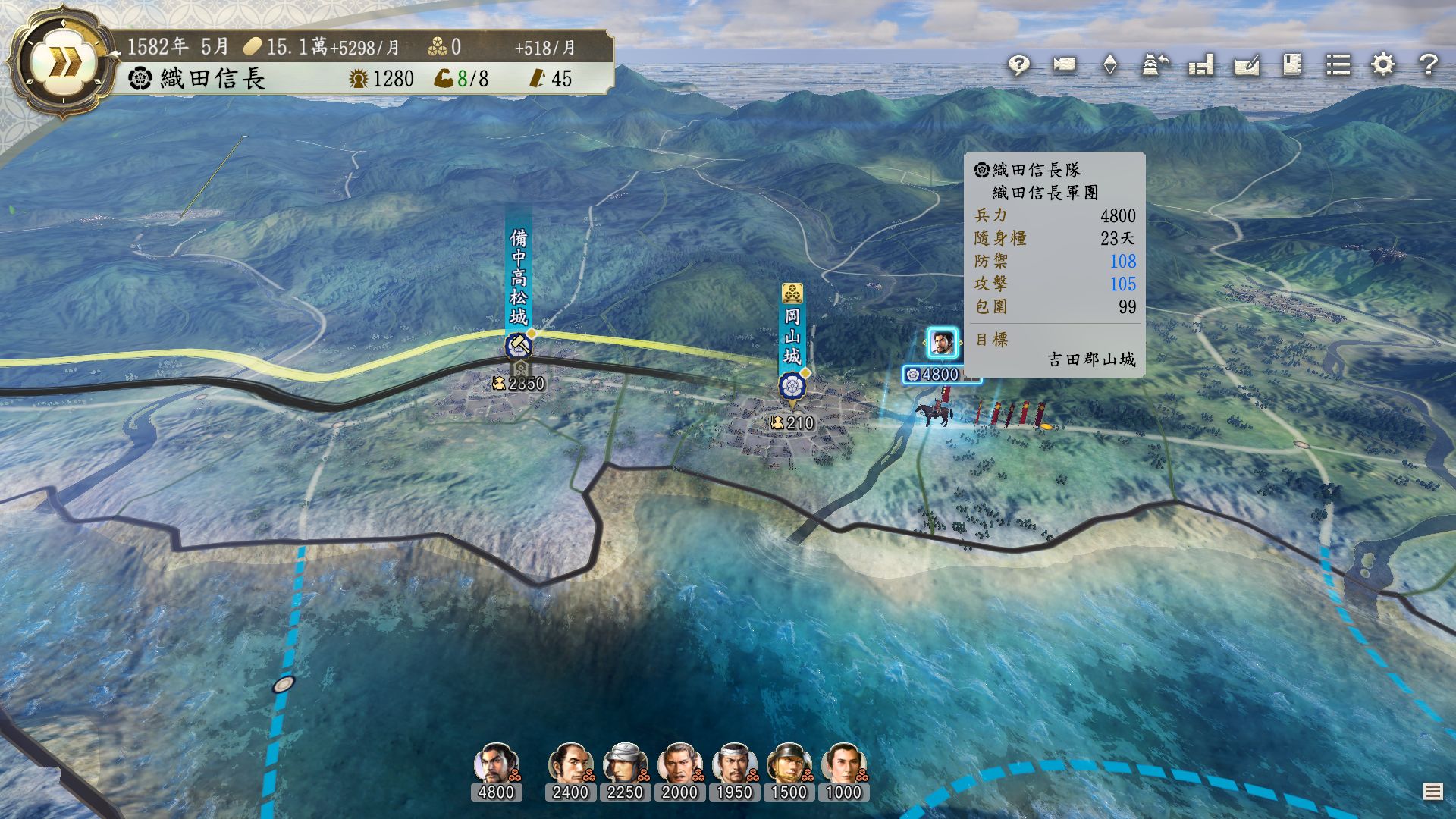Open the list menu icon
This screenshot has width=1456, height=819.
click(1338, 65)
